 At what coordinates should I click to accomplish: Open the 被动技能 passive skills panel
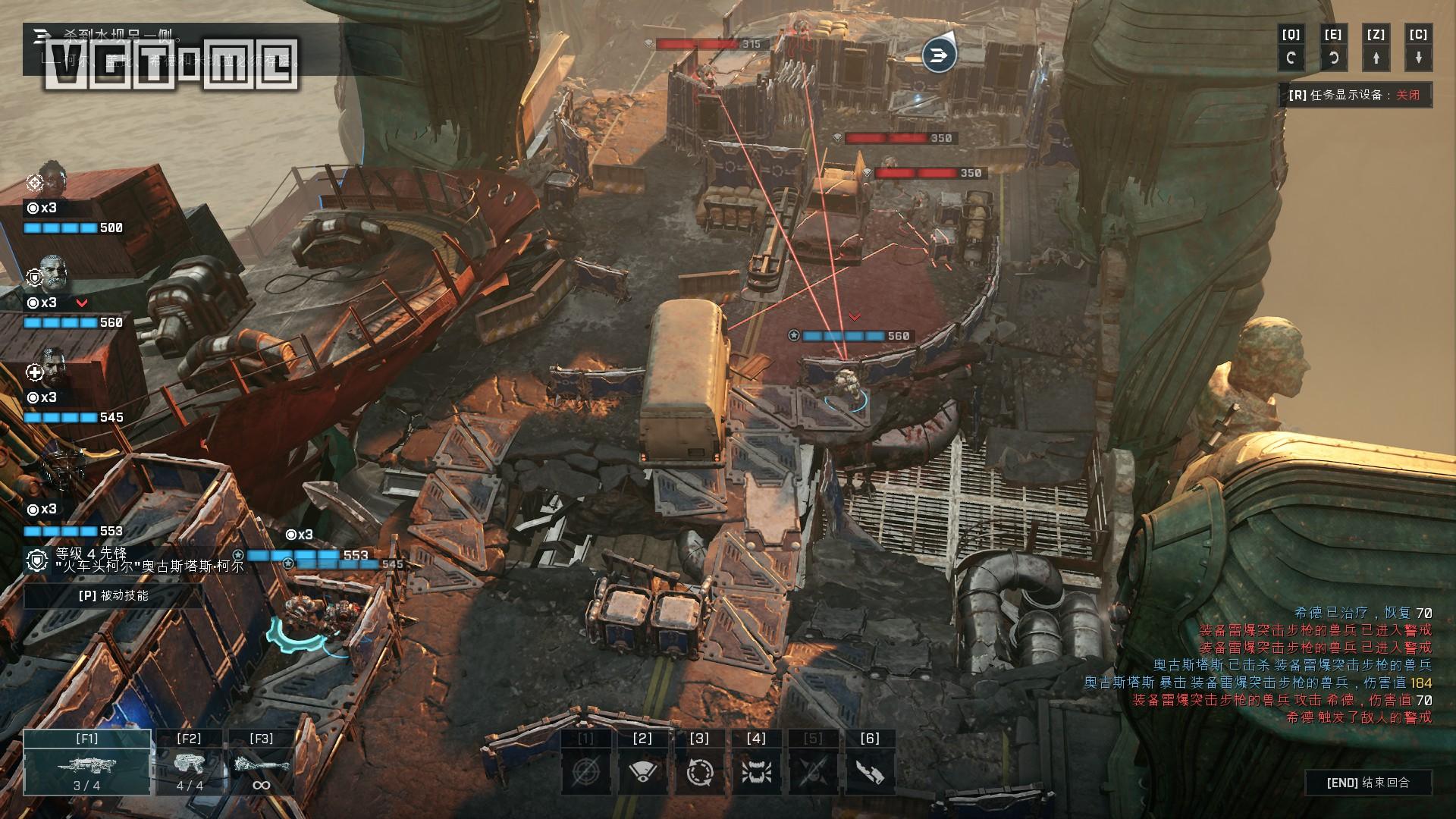(x=113, y=595)
